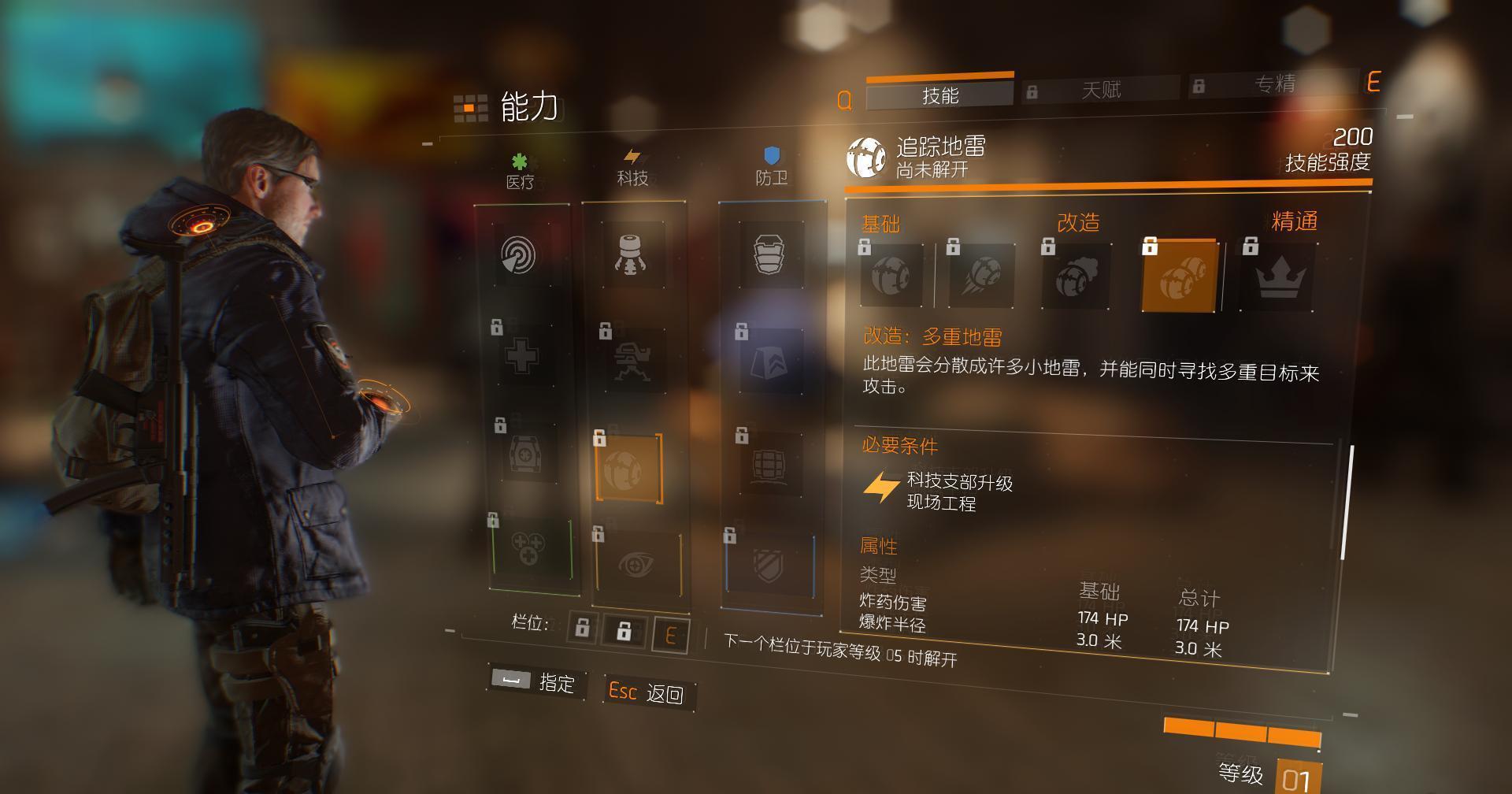1512x794 pixels.
Task: Open the 属性 attributes section
Action: point(879,546)
